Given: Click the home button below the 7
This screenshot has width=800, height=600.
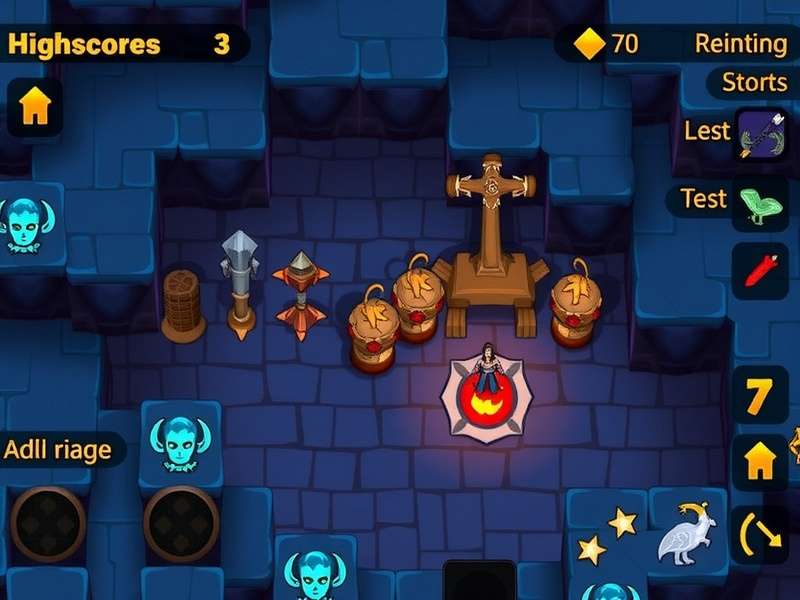Looking at the screenshot, I should tap(761, 461).
